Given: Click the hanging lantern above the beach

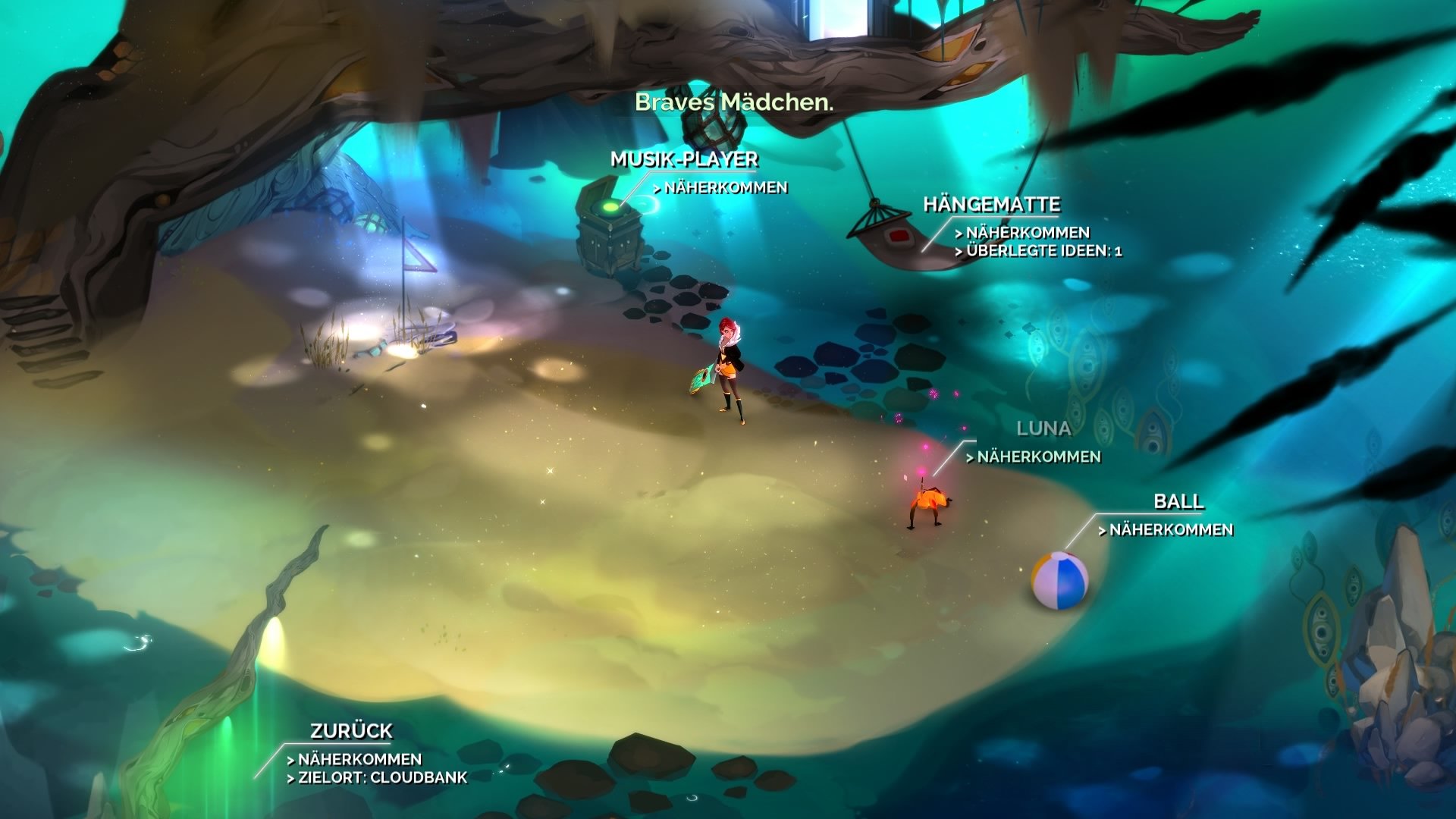Looking at the screenshot, I should click(713, 129).
